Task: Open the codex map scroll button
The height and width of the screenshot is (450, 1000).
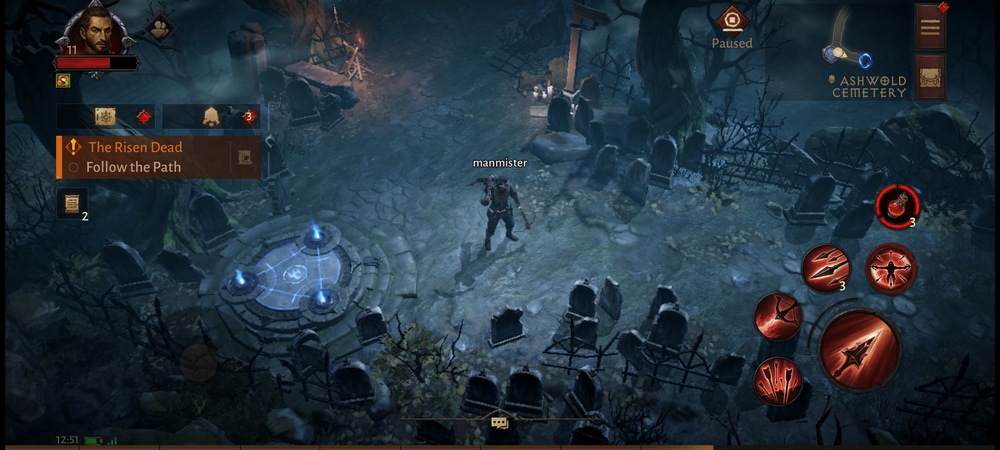Action: [x=106, y=117]
